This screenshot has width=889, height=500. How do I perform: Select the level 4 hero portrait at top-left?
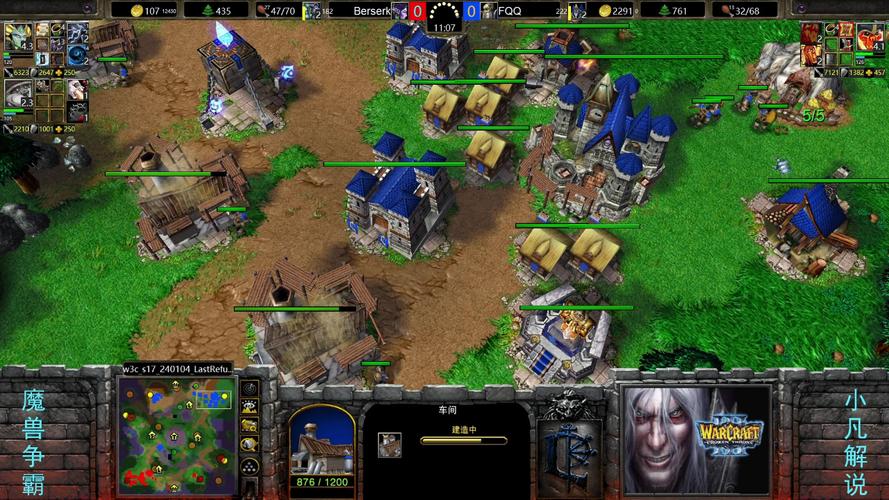[x=17, y=37]
